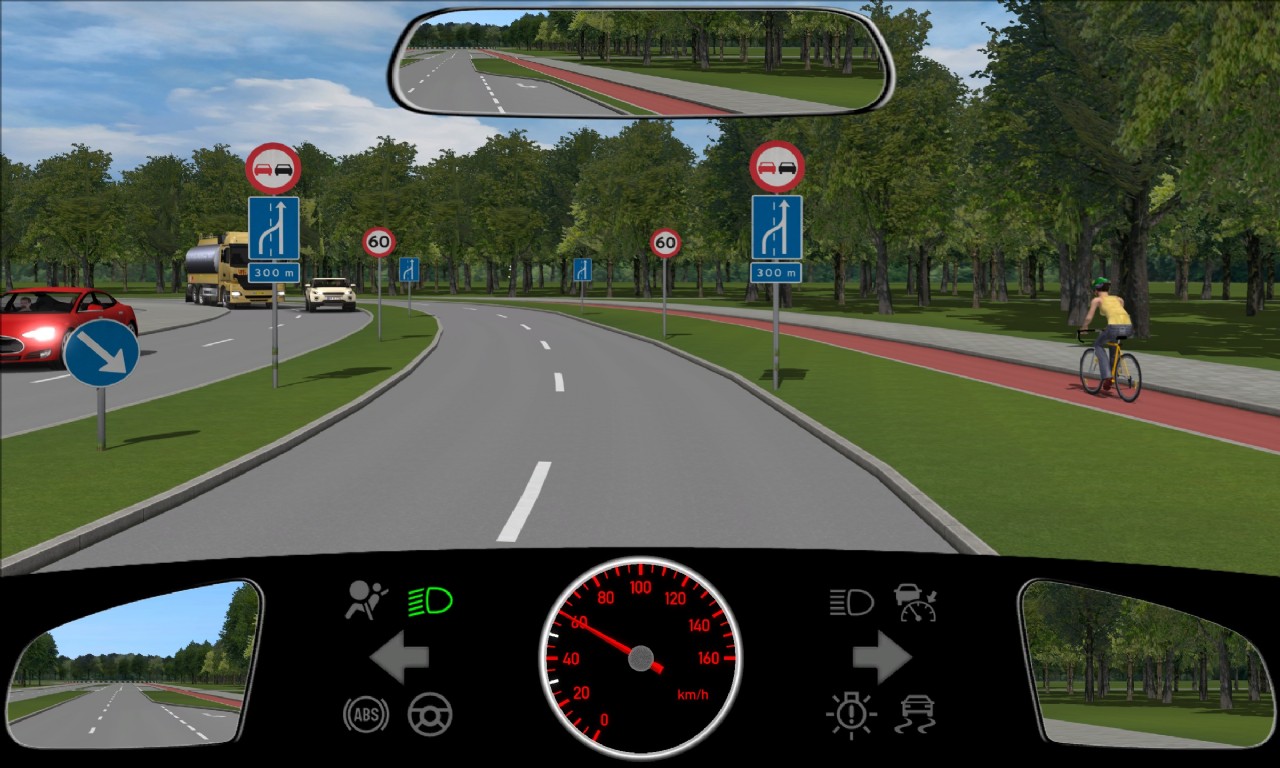1280x768 pixels.
Task: Click the exclamation mark warning light icon
Action: [851, 714]
